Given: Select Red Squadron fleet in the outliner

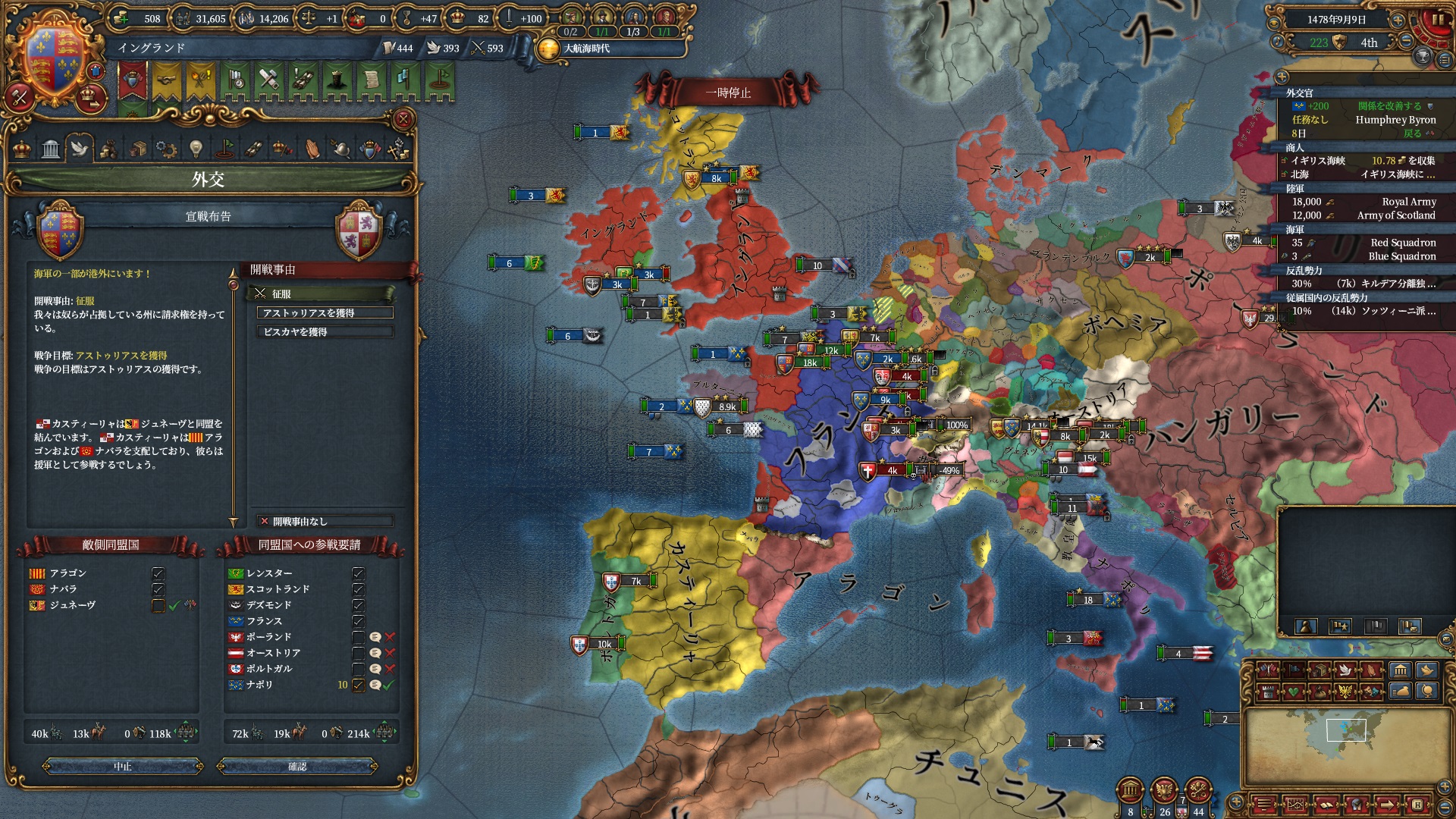Looking at the screenshot, I should click(1402, 243).
